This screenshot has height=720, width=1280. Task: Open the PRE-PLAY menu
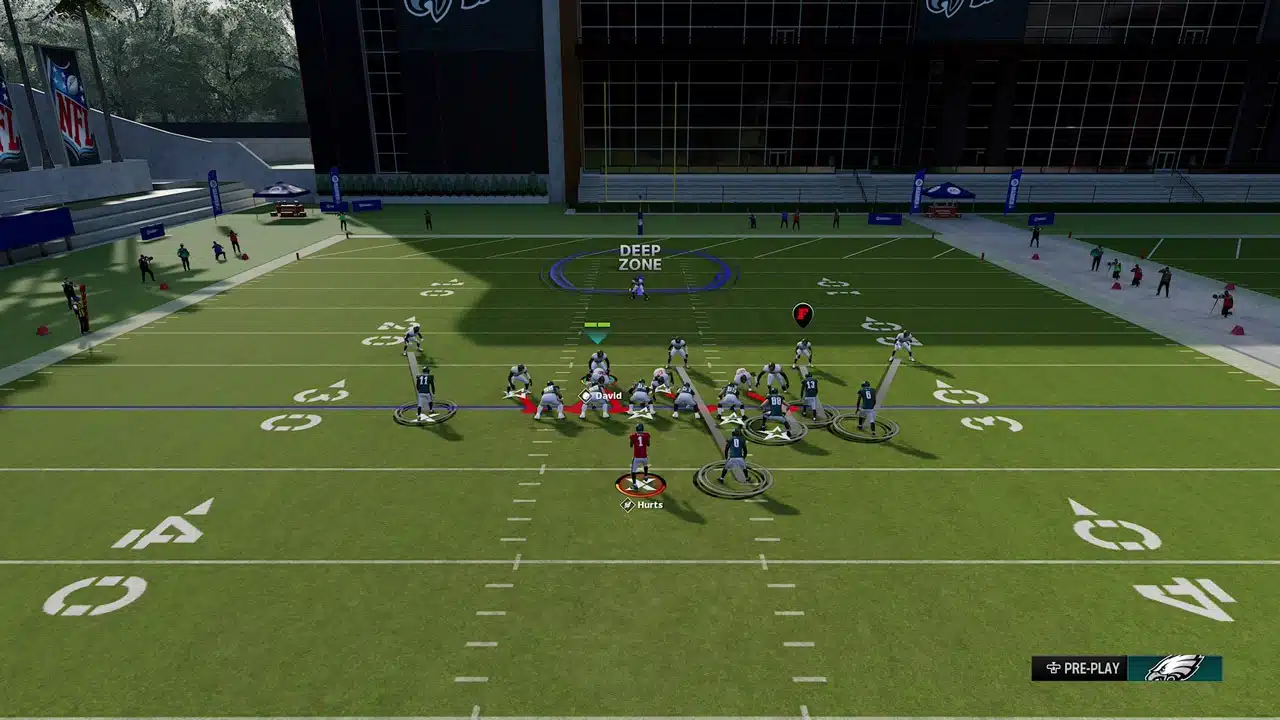1079,668
